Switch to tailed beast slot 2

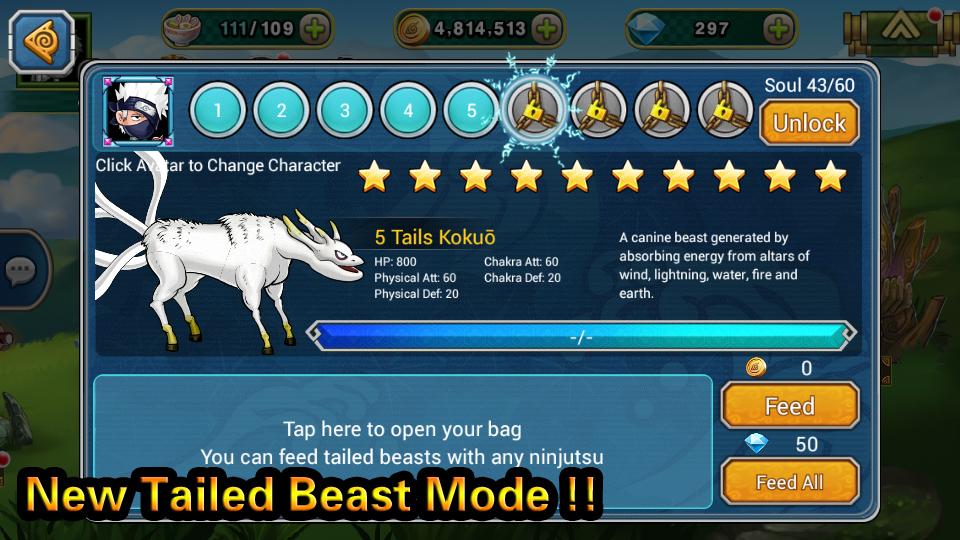(x=281, y=110)
